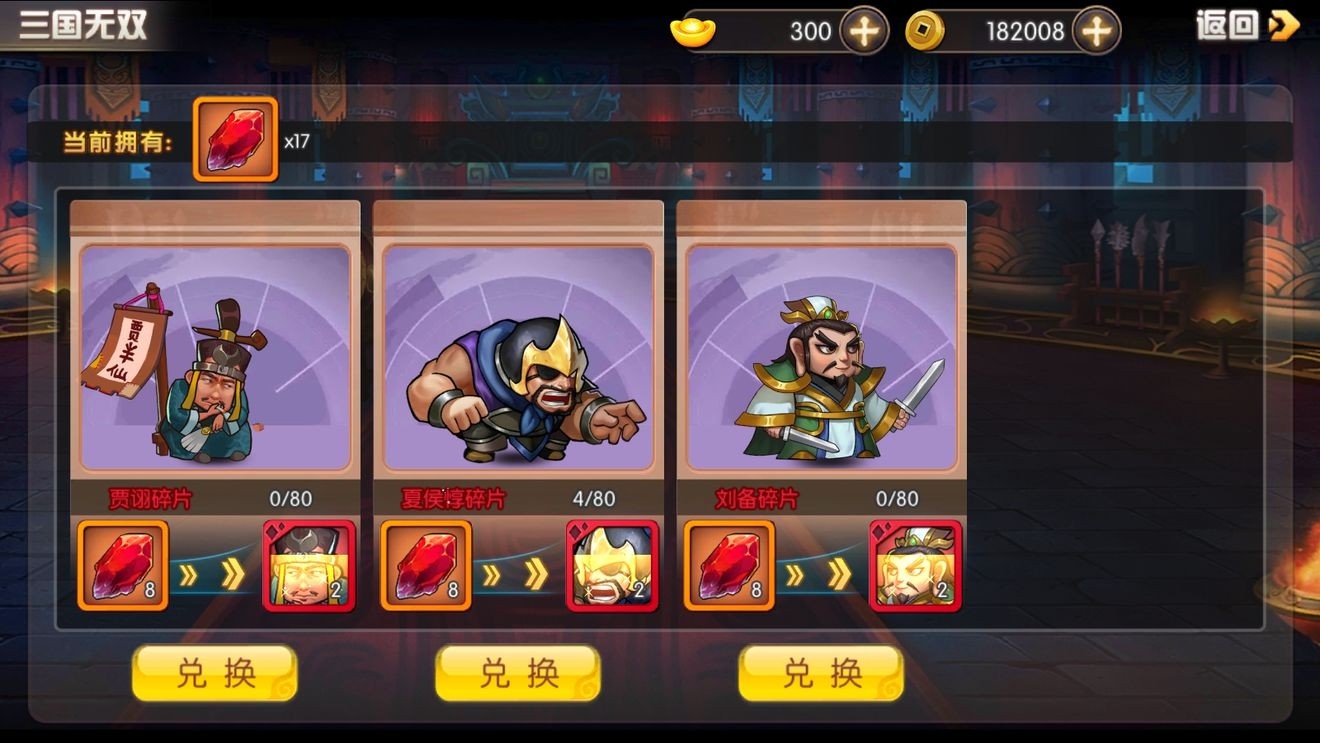
Task: Tap the red crystal cost under 夏侯惇
Action: click(x=426, y=566)
